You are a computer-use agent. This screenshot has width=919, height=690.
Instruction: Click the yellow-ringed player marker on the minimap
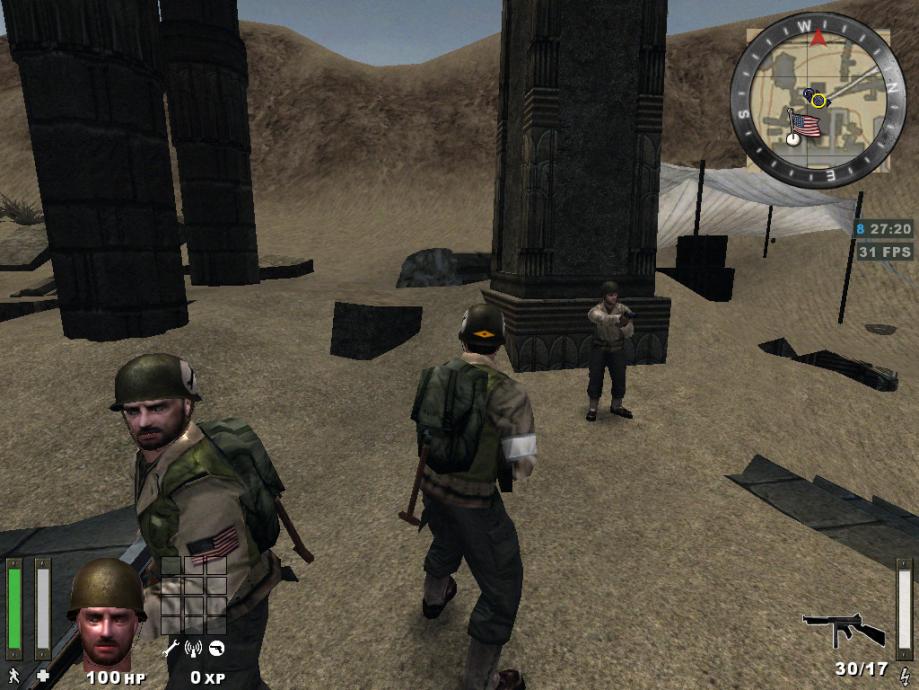tap(818, 100)
